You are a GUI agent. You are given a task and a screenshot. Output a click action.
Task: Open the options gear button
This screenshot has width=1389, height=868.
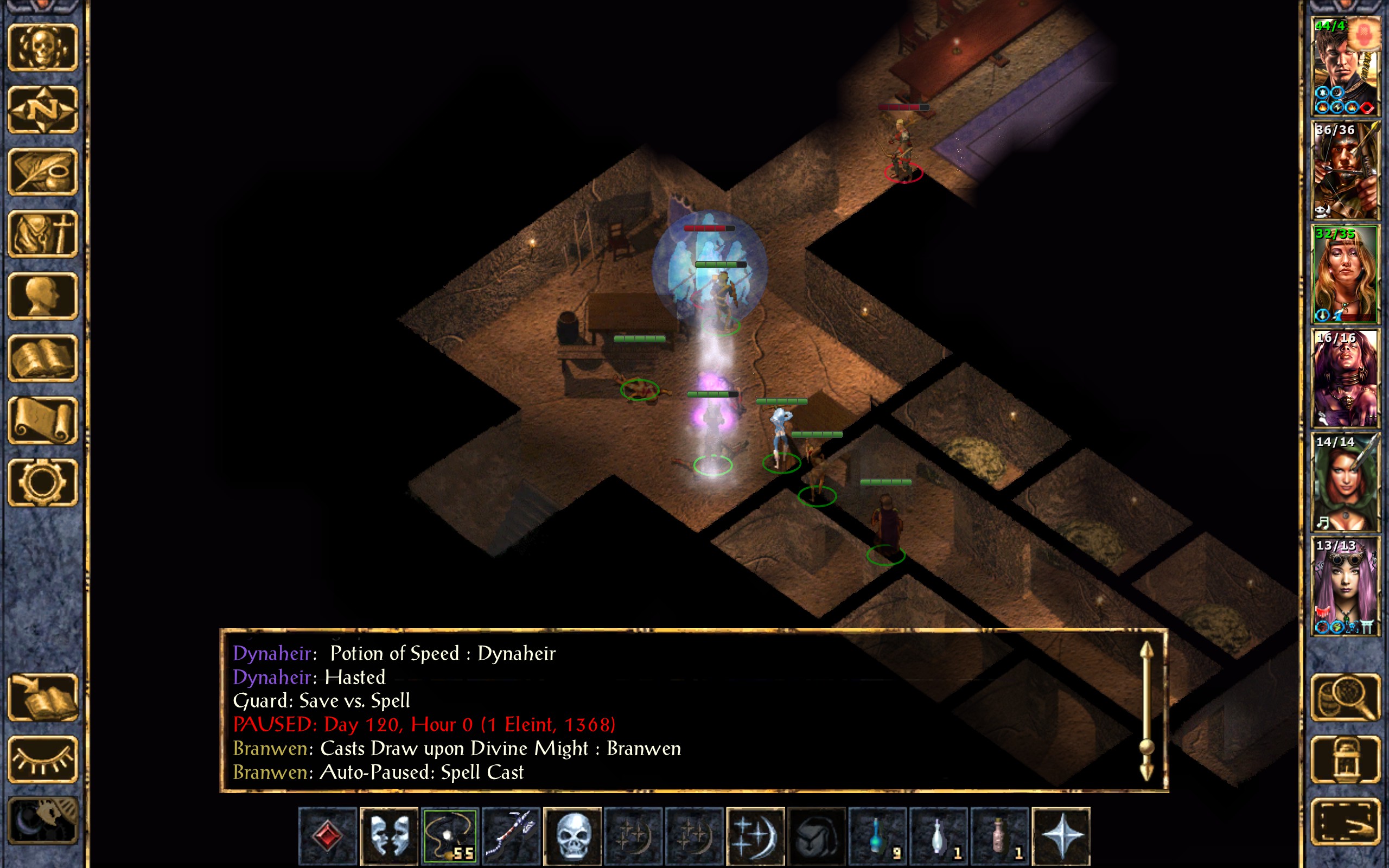point(42,482)
